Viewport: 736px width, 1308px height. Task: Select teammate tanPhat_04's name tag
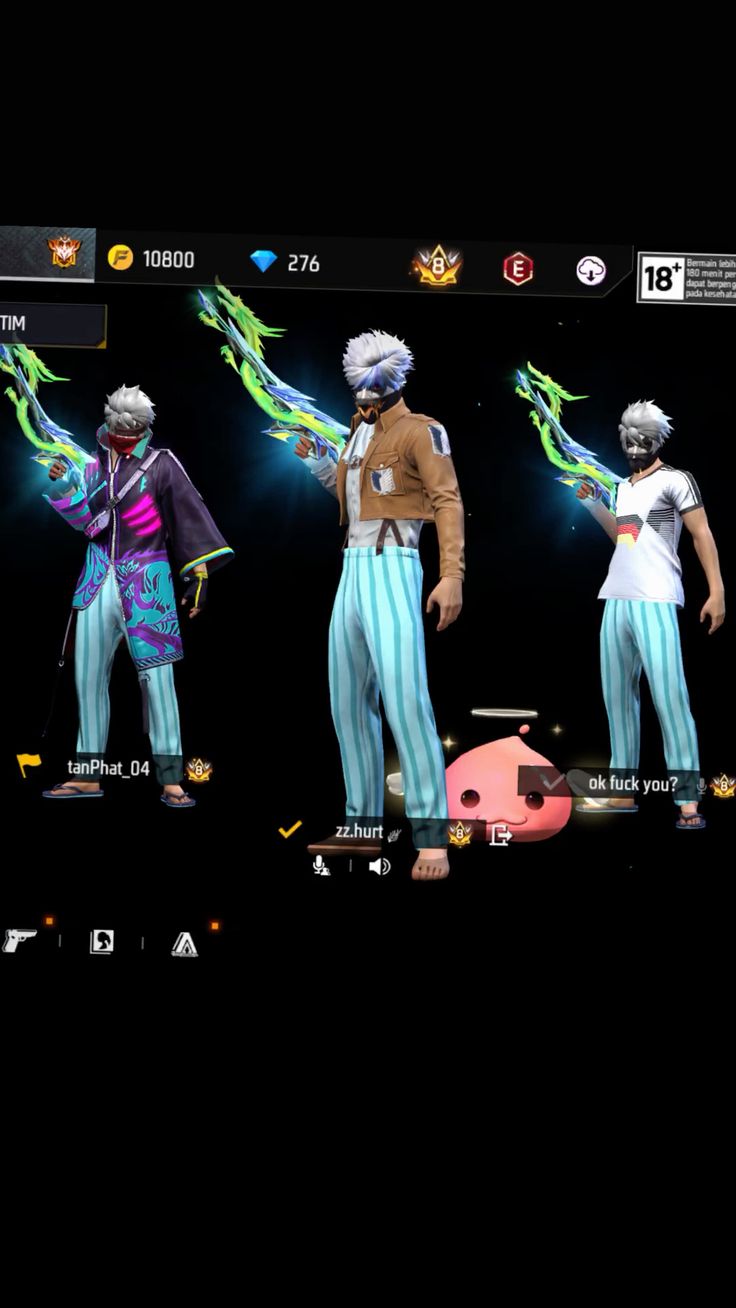coord(108,768)
